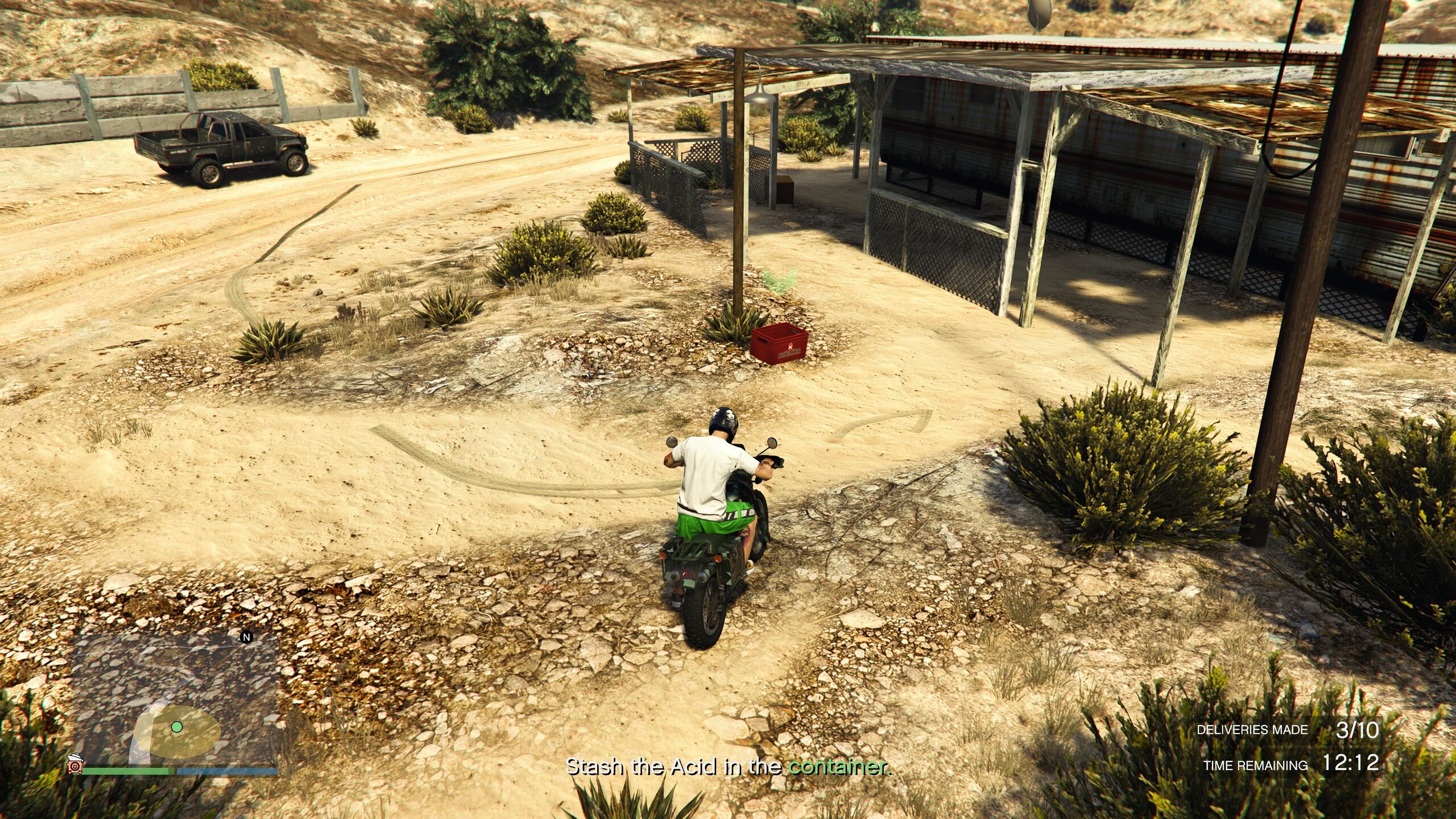This screenshot has width=1456, height=819.
Task: Select the green container blip on minimap
Action: pyautogui.click(x=176, y=726)
